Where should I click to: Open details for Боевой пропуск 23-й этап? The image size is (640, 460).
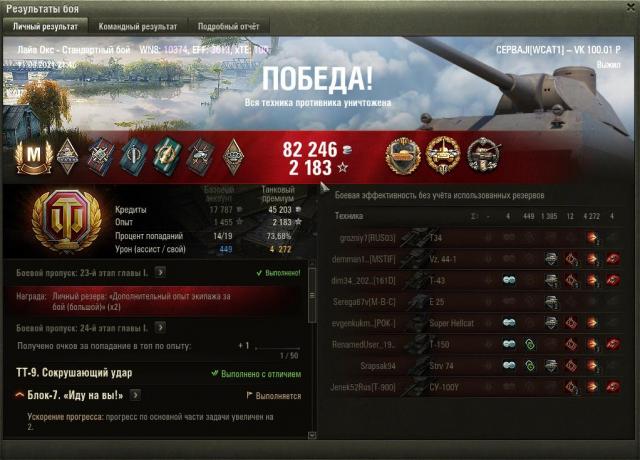tap(160, 271)
